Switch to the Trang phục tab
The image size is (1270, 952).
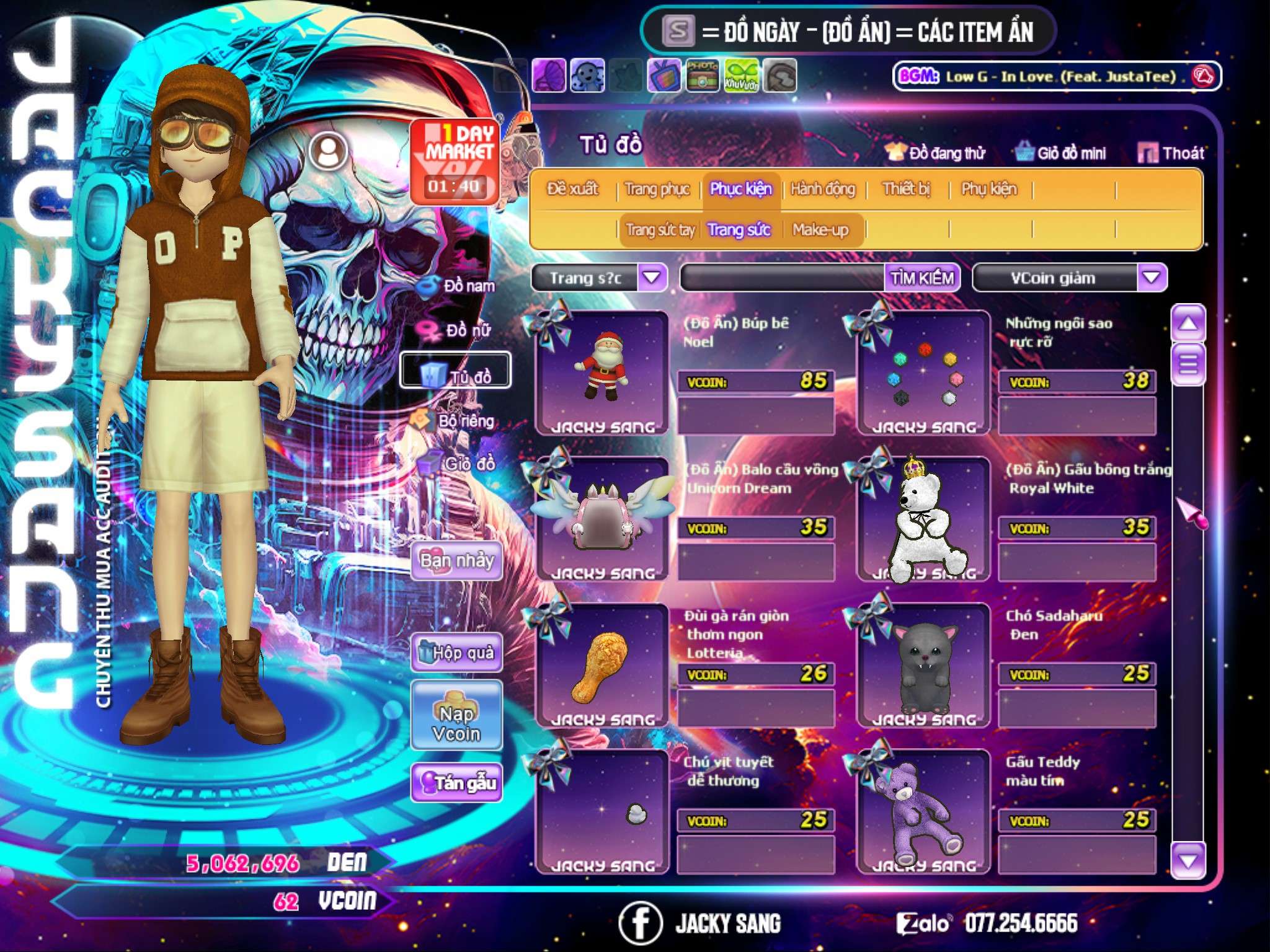pos(657,189)
